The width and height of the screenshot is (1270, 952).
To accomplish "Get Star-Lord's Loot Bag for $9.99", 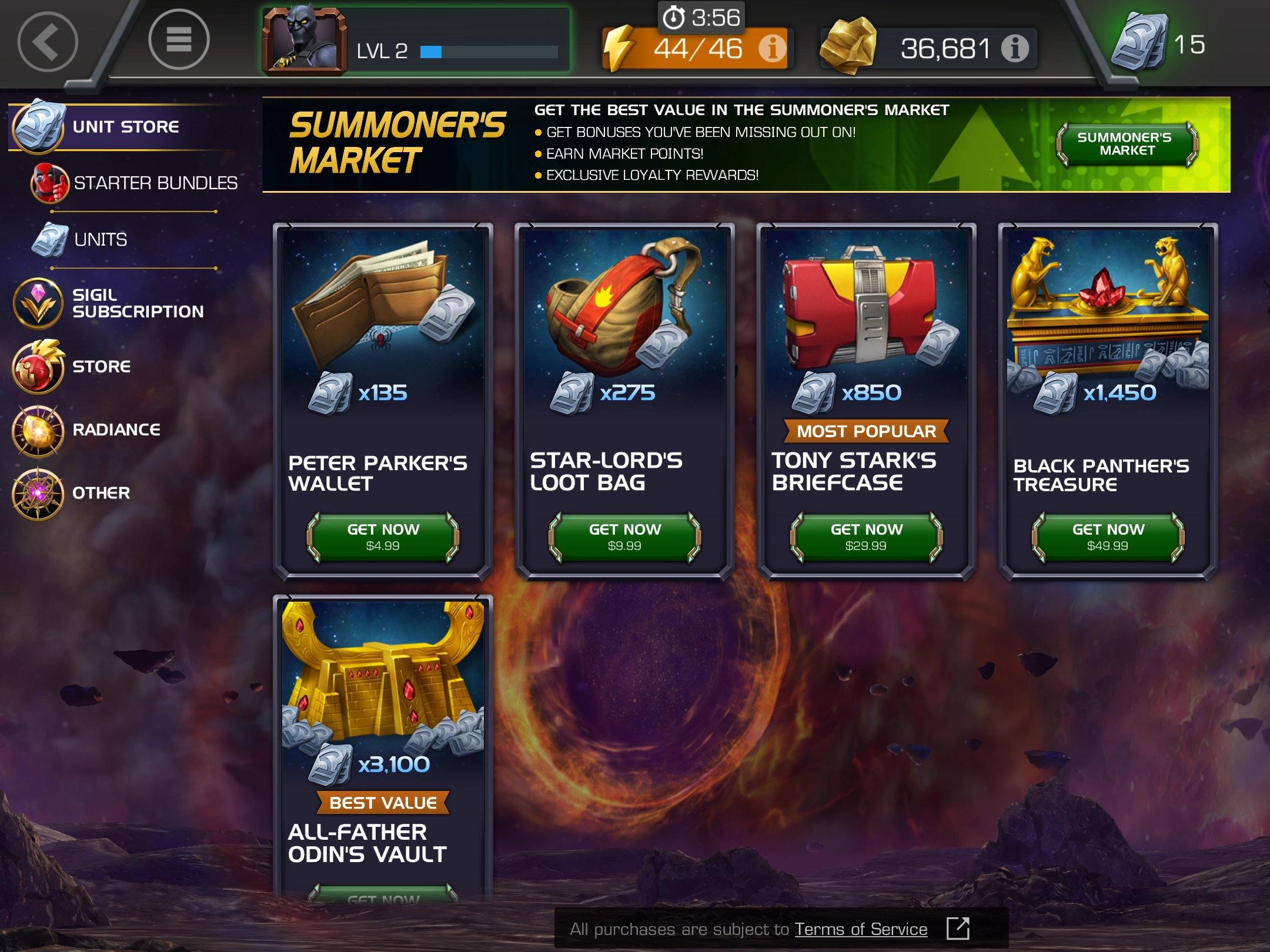I will 624,537.
